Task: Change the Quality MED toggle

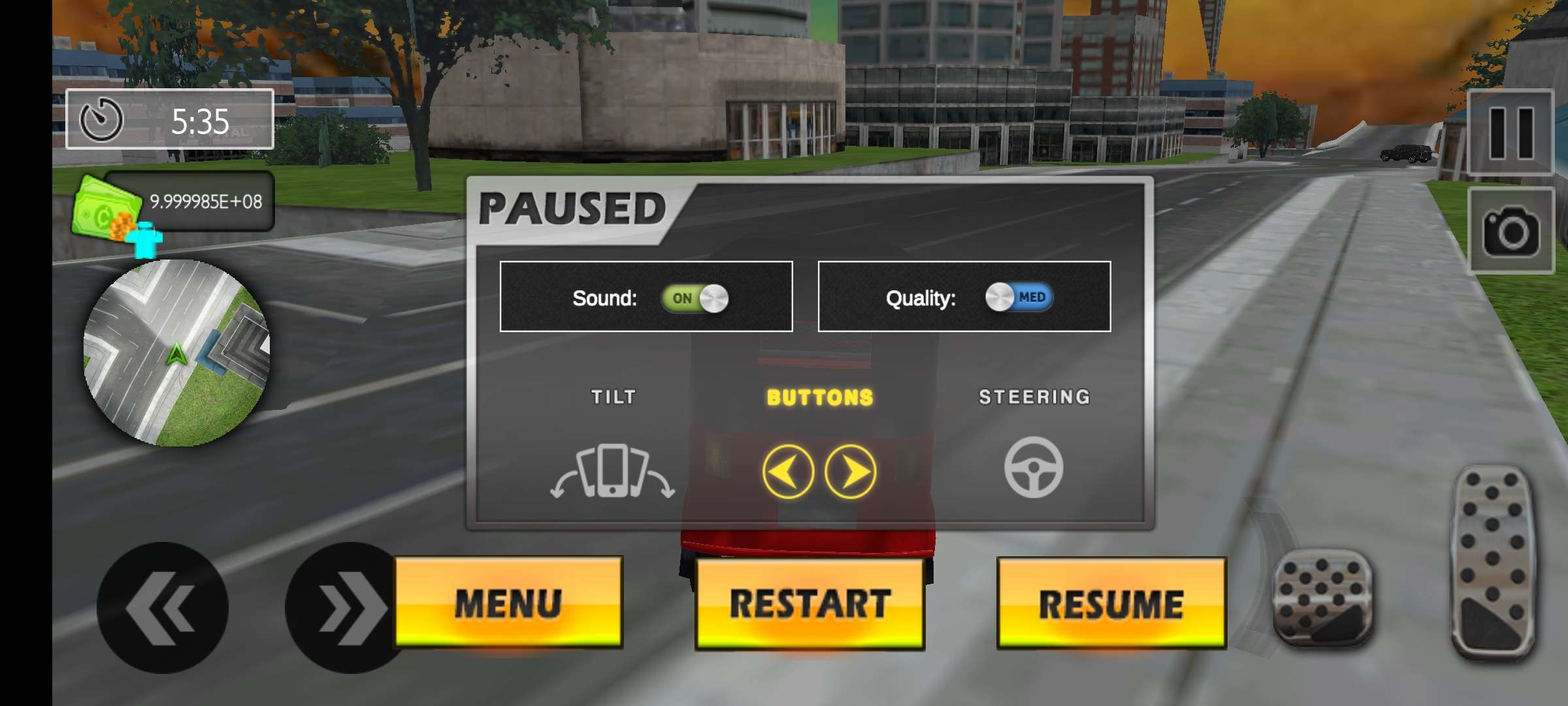Action: [x=1019, y=297]
